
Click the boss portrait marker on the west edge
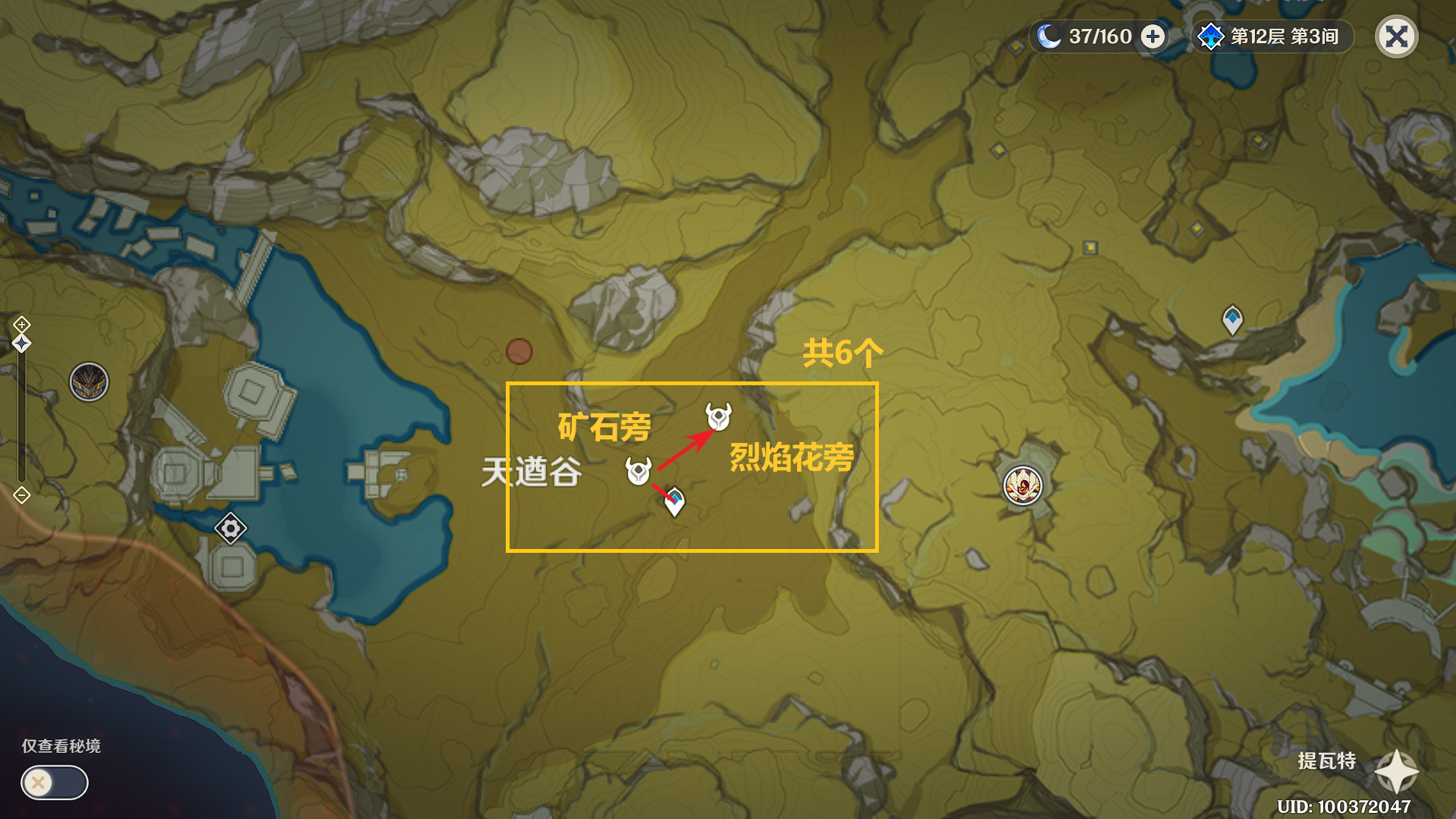[x=89, y=381]
